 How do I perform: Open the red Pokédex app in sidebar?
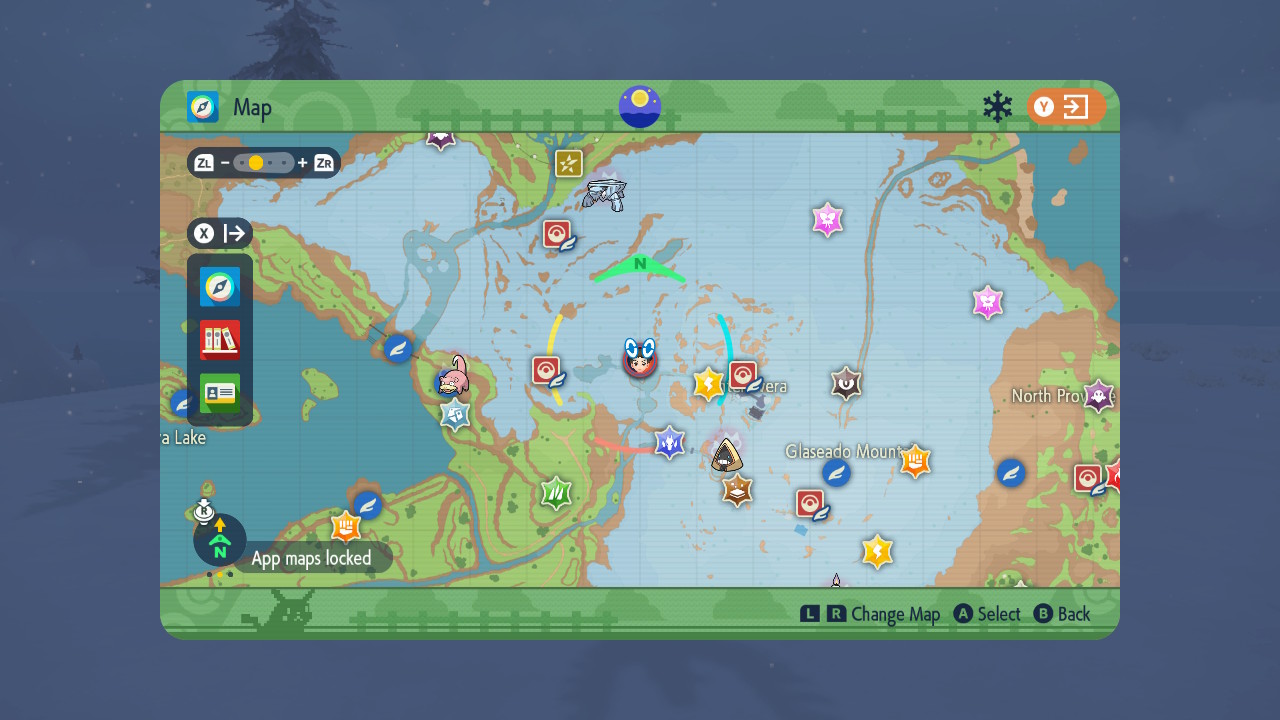pos(219,340)
